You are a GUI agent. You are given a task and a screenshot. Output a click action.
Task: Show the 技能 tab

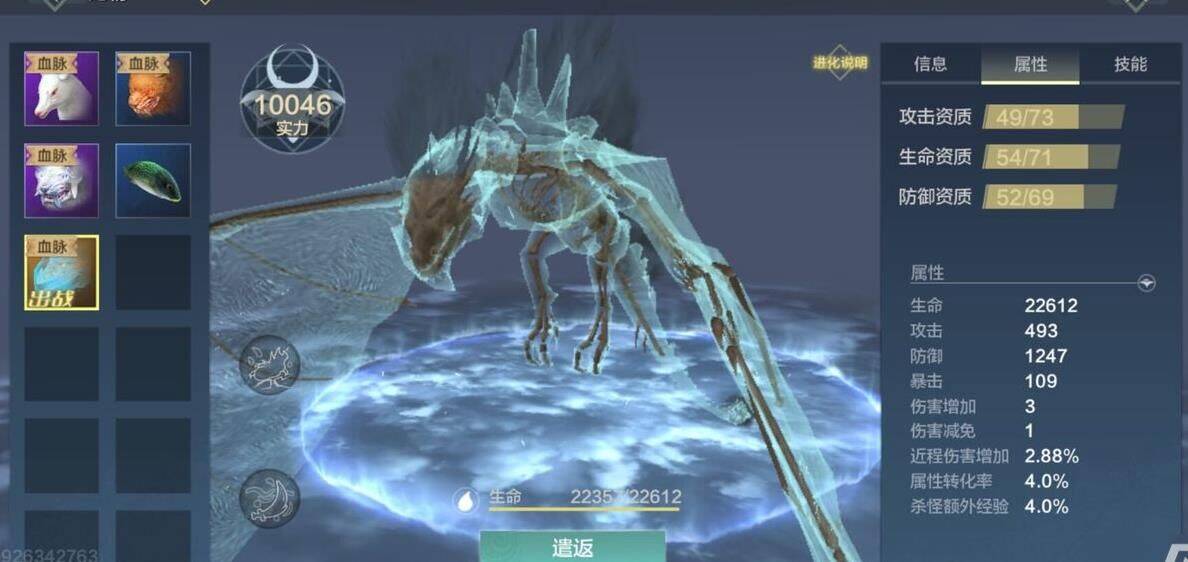[1130, 64]
